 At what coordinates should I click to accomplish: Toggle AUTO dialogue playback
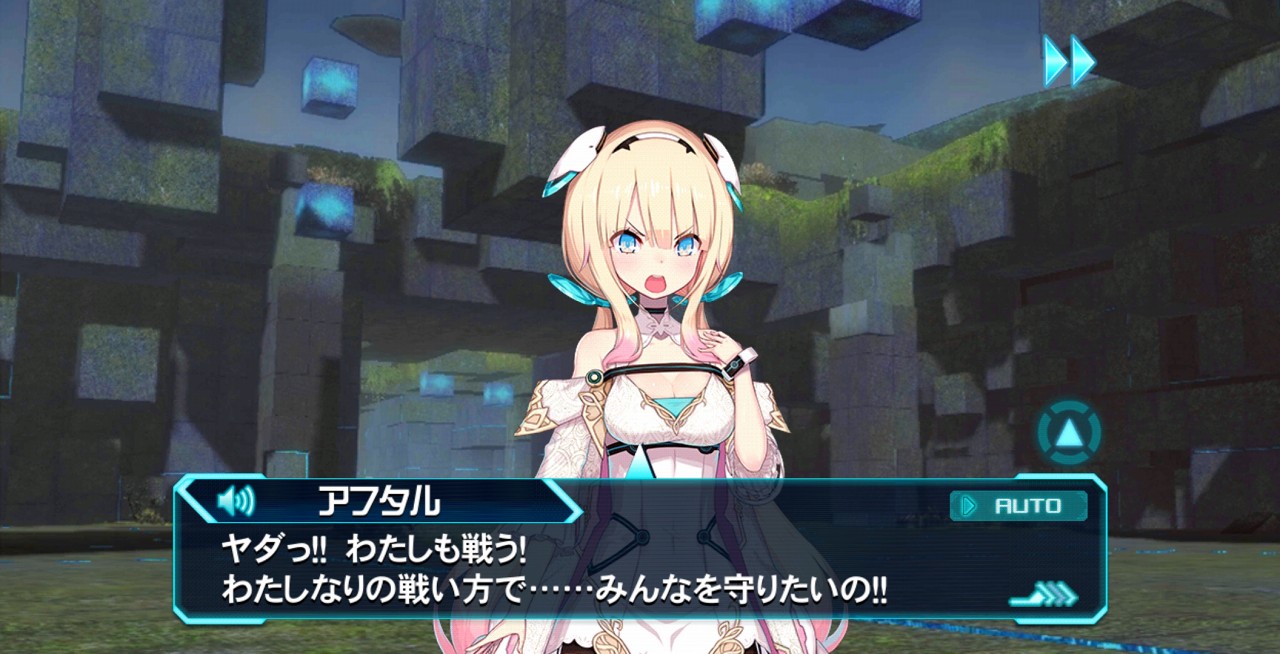[1018, 506]
